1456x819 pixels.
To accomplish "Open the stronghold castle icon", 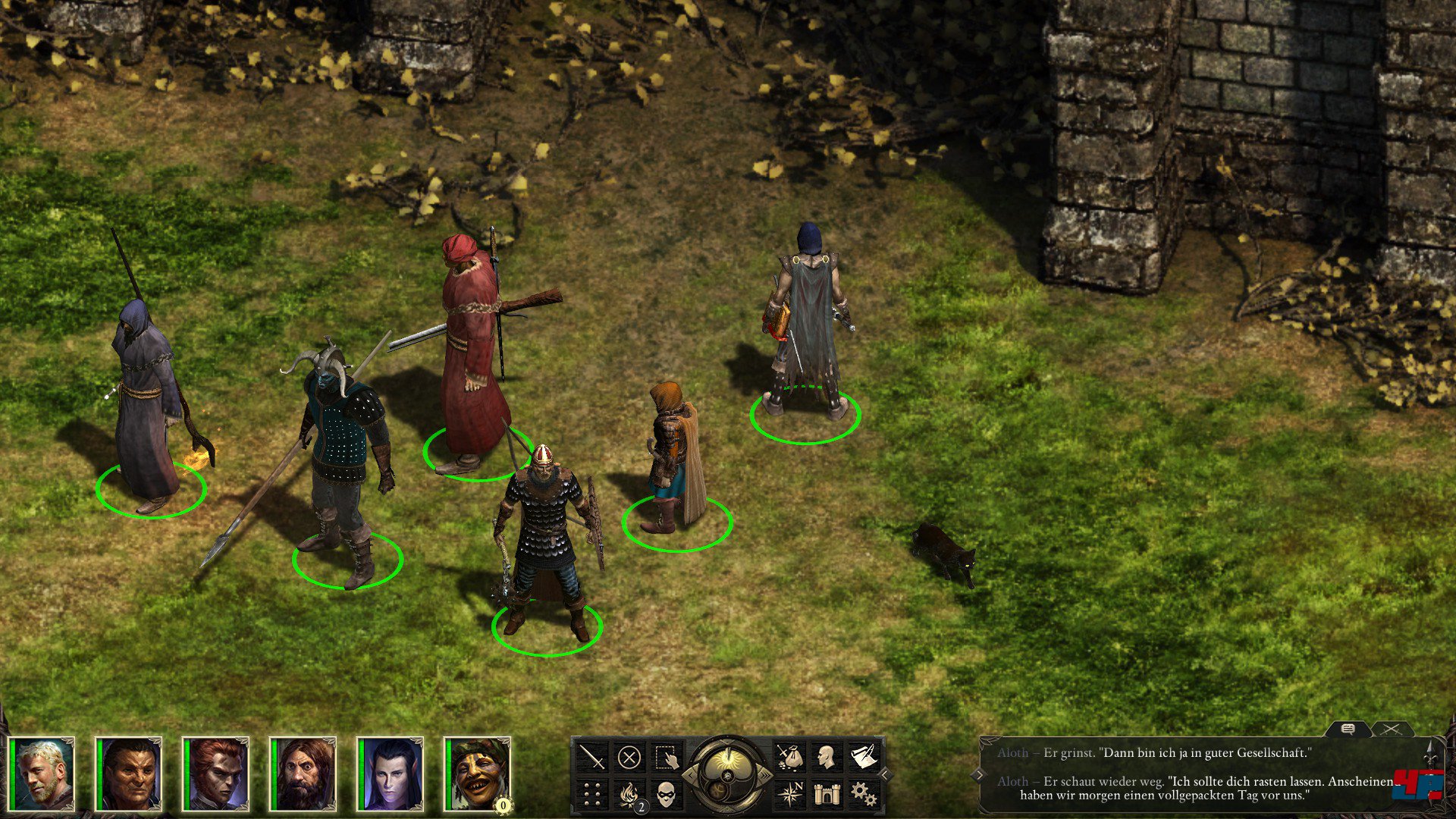I will [x=826, y=794].
